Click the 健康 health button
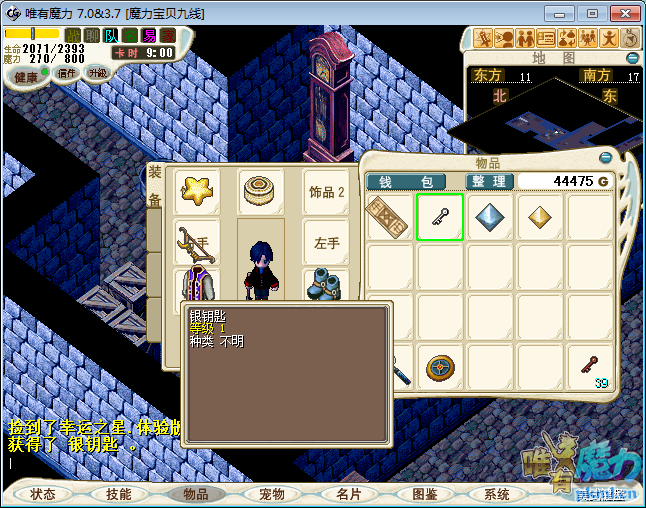Screen dimensions: 646x508 [26, 77]
